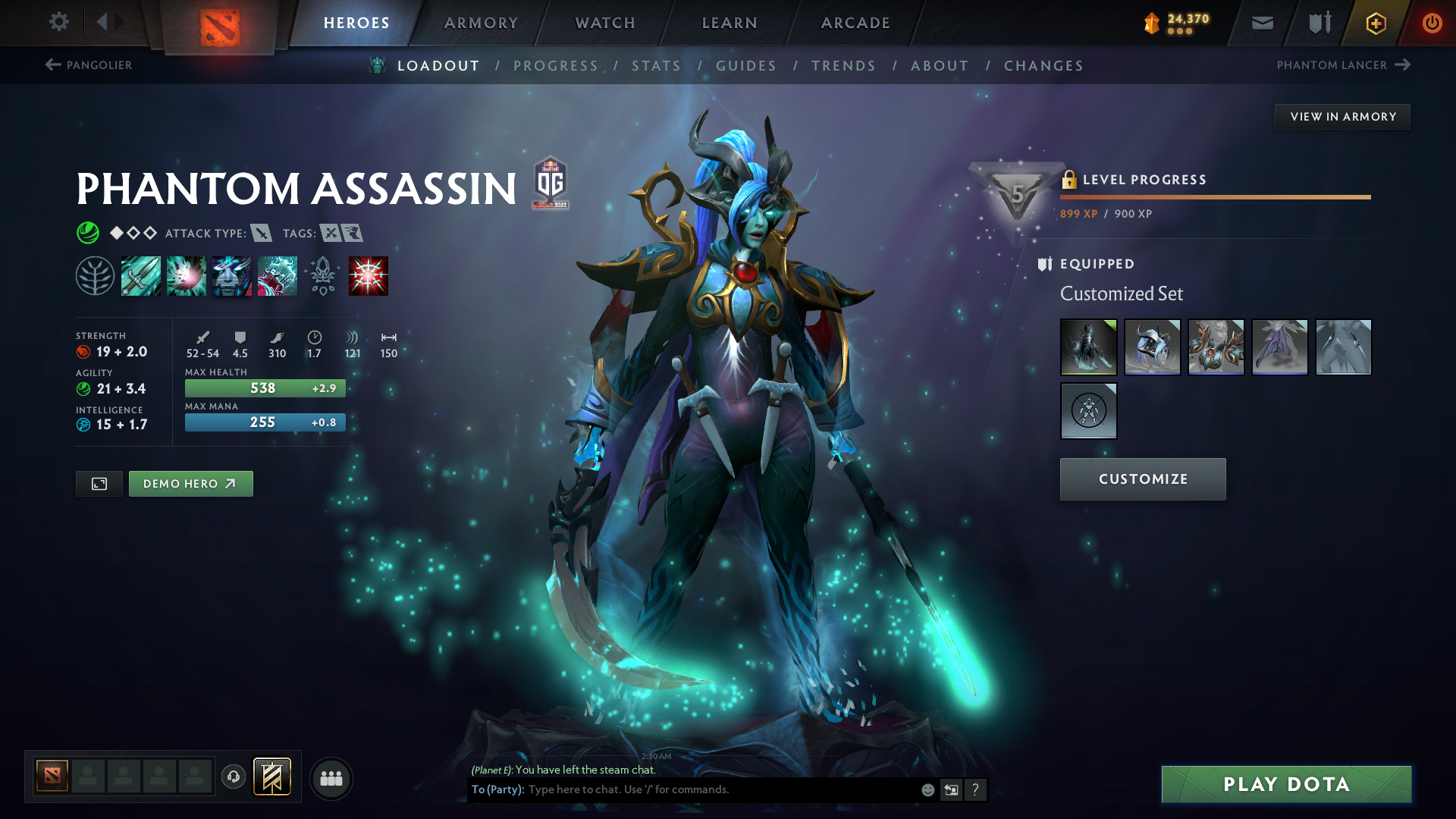Open Phantom Assassin's talent tree icon
Viewport: 1456px width, 819px height.
(x=96, y=275)
